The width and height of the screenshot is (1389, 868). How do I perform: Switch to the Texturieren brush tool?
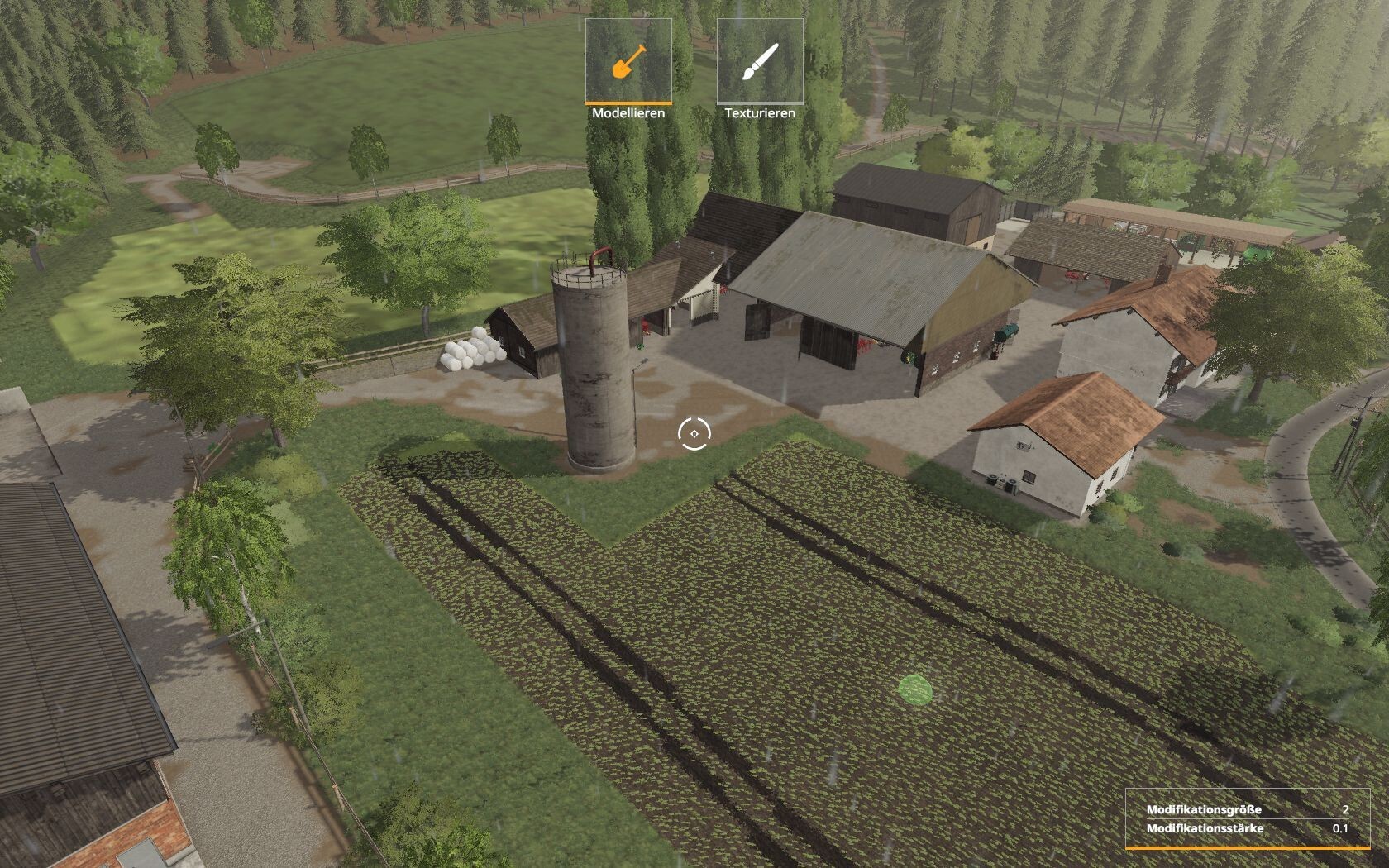(x=760, y=62)
